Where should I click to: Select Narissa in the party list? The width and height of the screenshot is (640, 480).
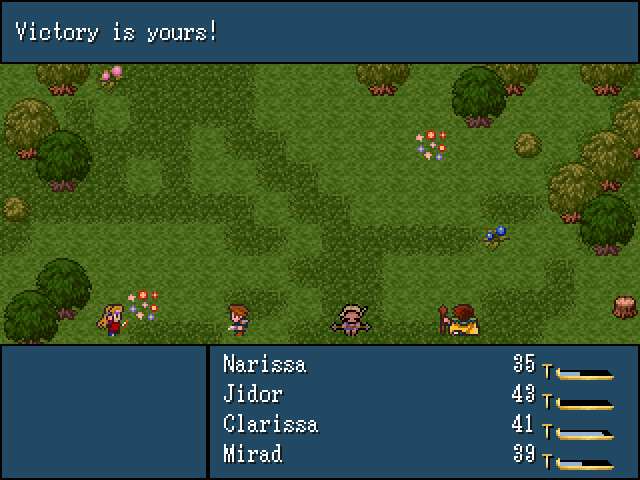(x=265, y=364)
